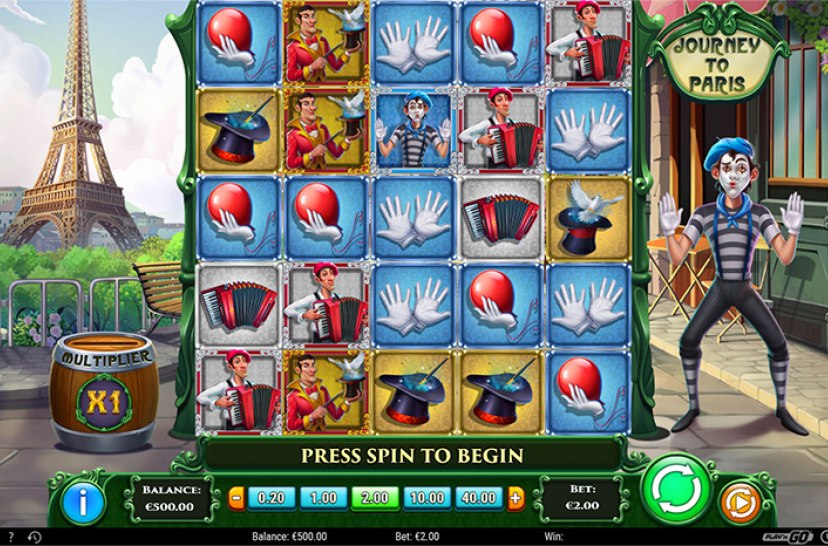Decrease bet with the minus button
Screen dimensions: 828x546
pyautogui.click(x=237, y=497)
